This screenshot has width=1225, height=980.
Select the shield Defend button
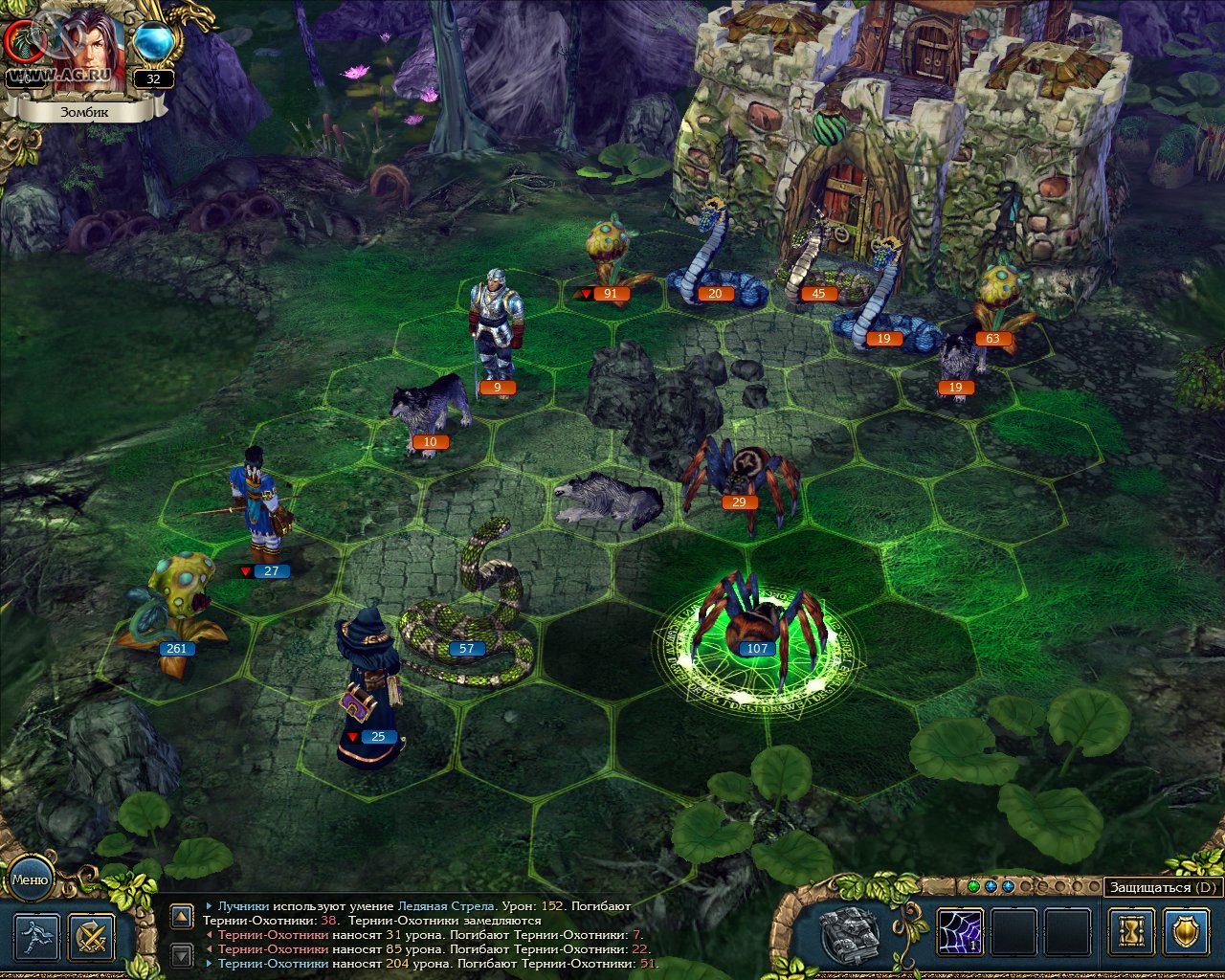[x=1187, y=931]
